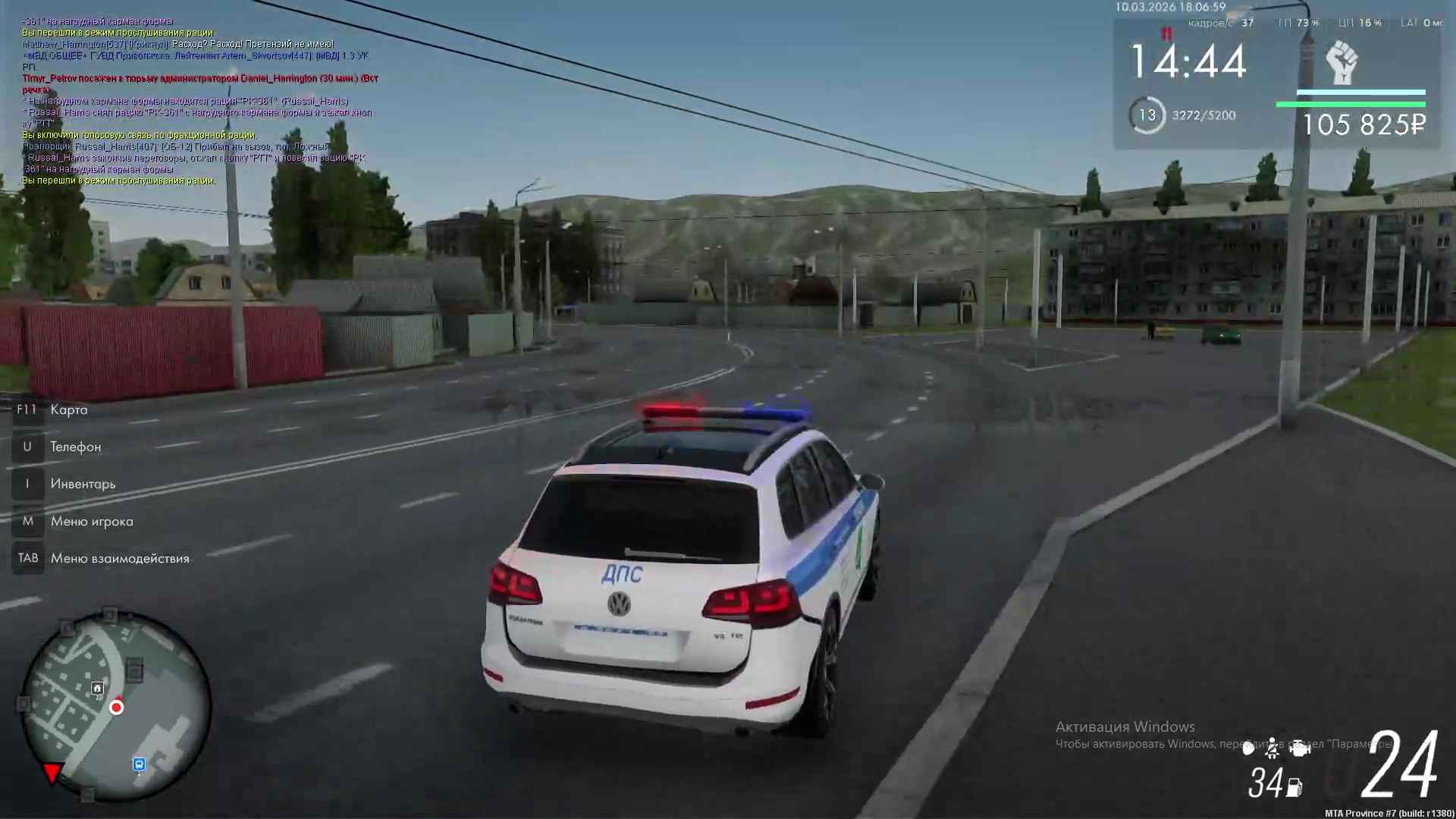1456x819 pixels.
Task: Click the fuel pump icon
Action: coord(1294,788)
